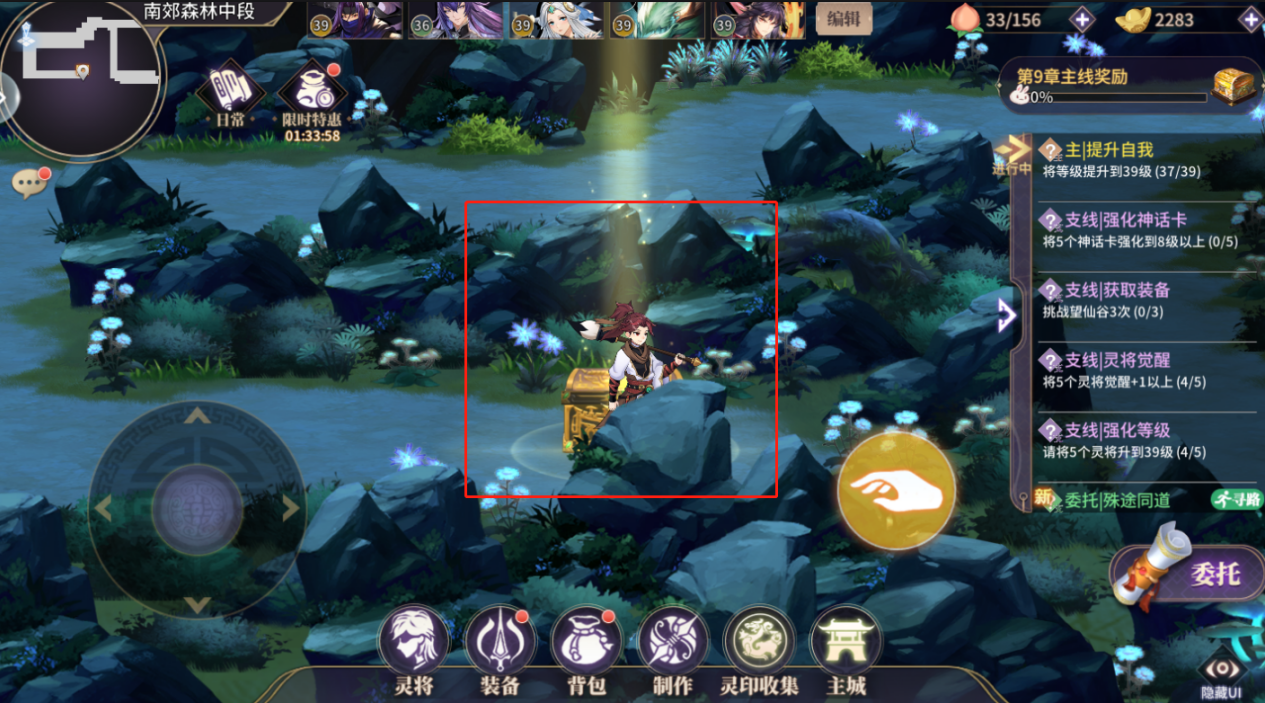Image resolution: width=1265 pixels, height=703 pixels.
Task: Open the 背包 backpack
Action: point(586,641)
